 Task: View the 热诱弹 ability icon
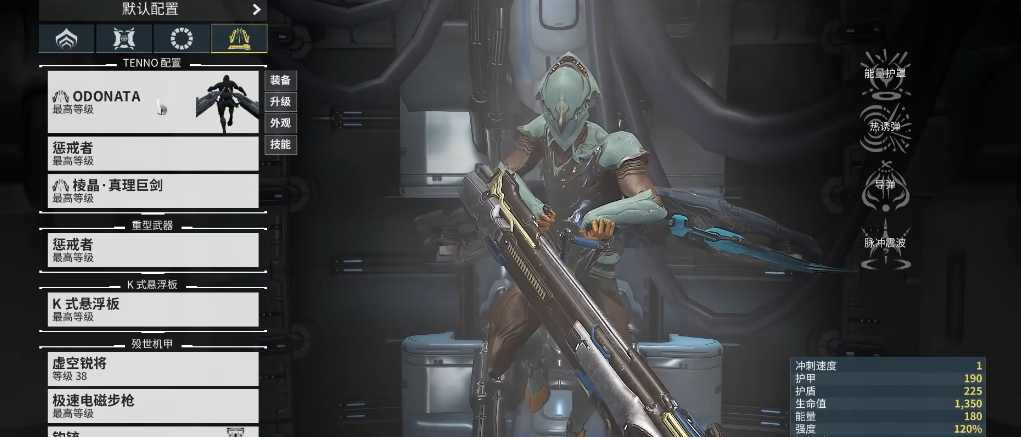[x=885, y=127]
